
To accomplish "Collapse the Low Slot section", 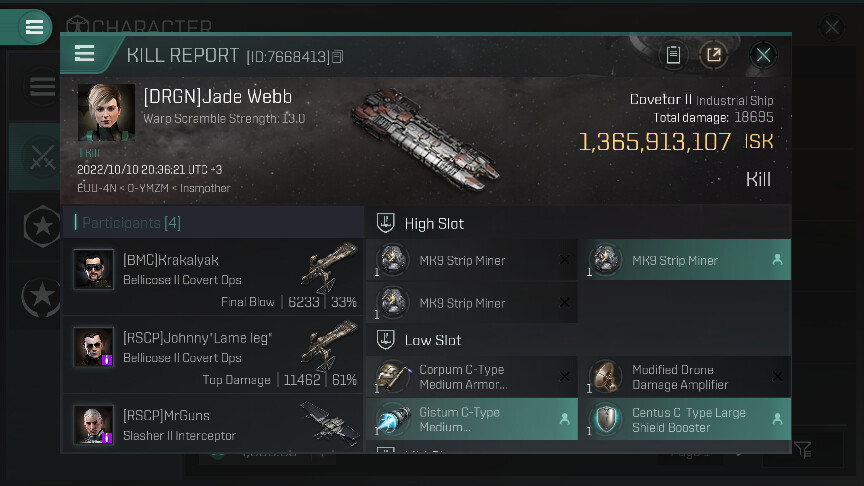I will (384, 340).
